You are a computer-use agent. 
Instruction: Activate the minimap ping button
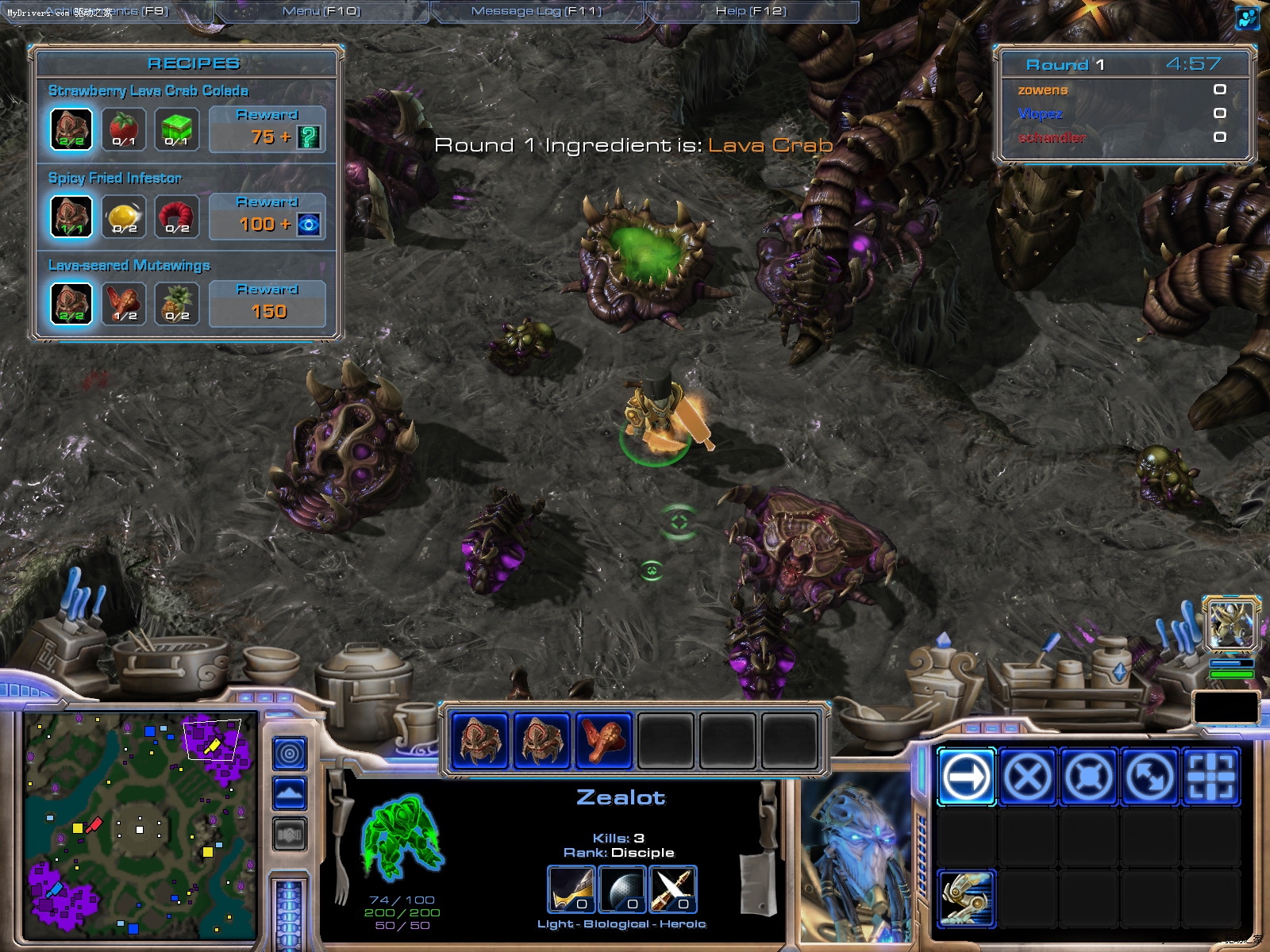click(x=290, y=753)
